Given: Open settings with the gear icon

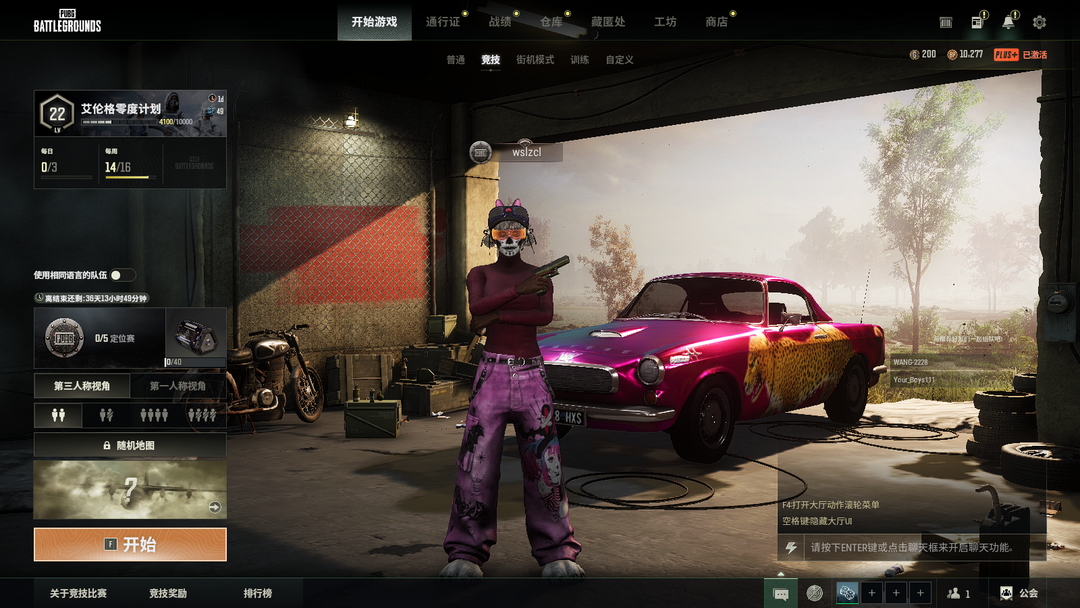Looking at the screenshot, I should click(1039, 22).
